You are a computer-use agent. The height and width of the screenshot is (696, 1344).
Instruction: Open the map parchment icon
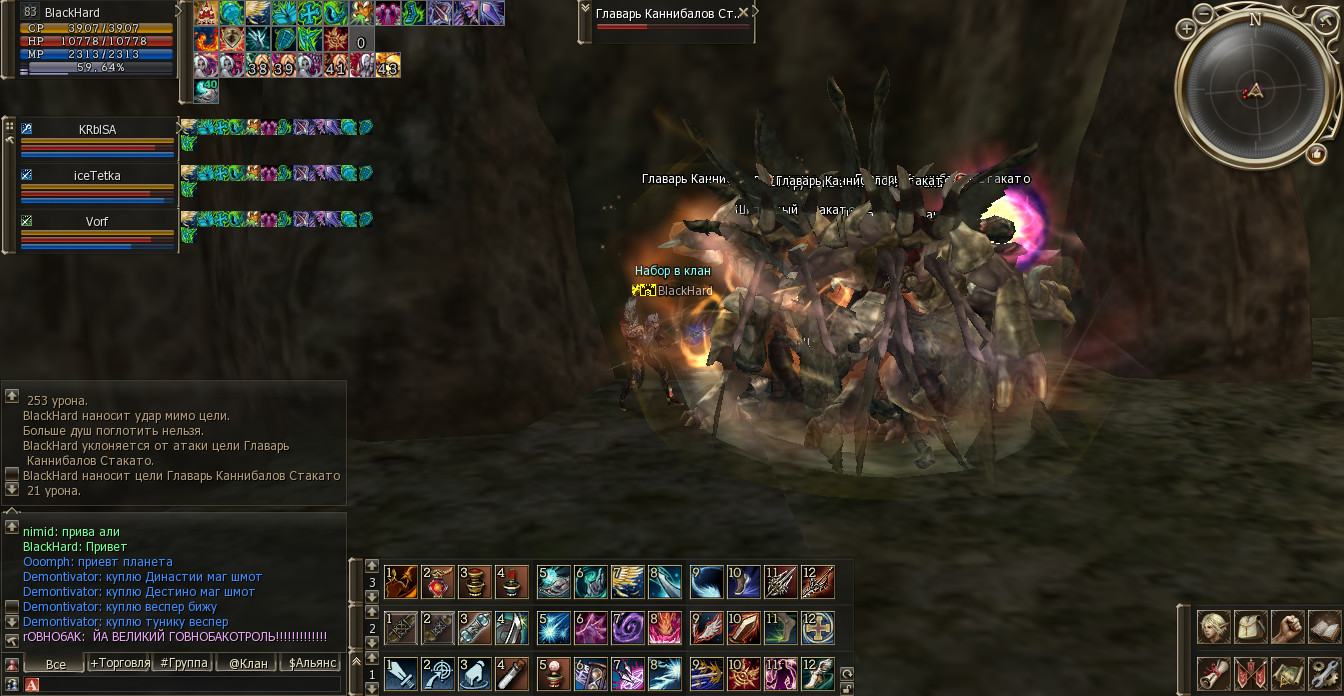pyautogui.click(x=1287, y=672)
